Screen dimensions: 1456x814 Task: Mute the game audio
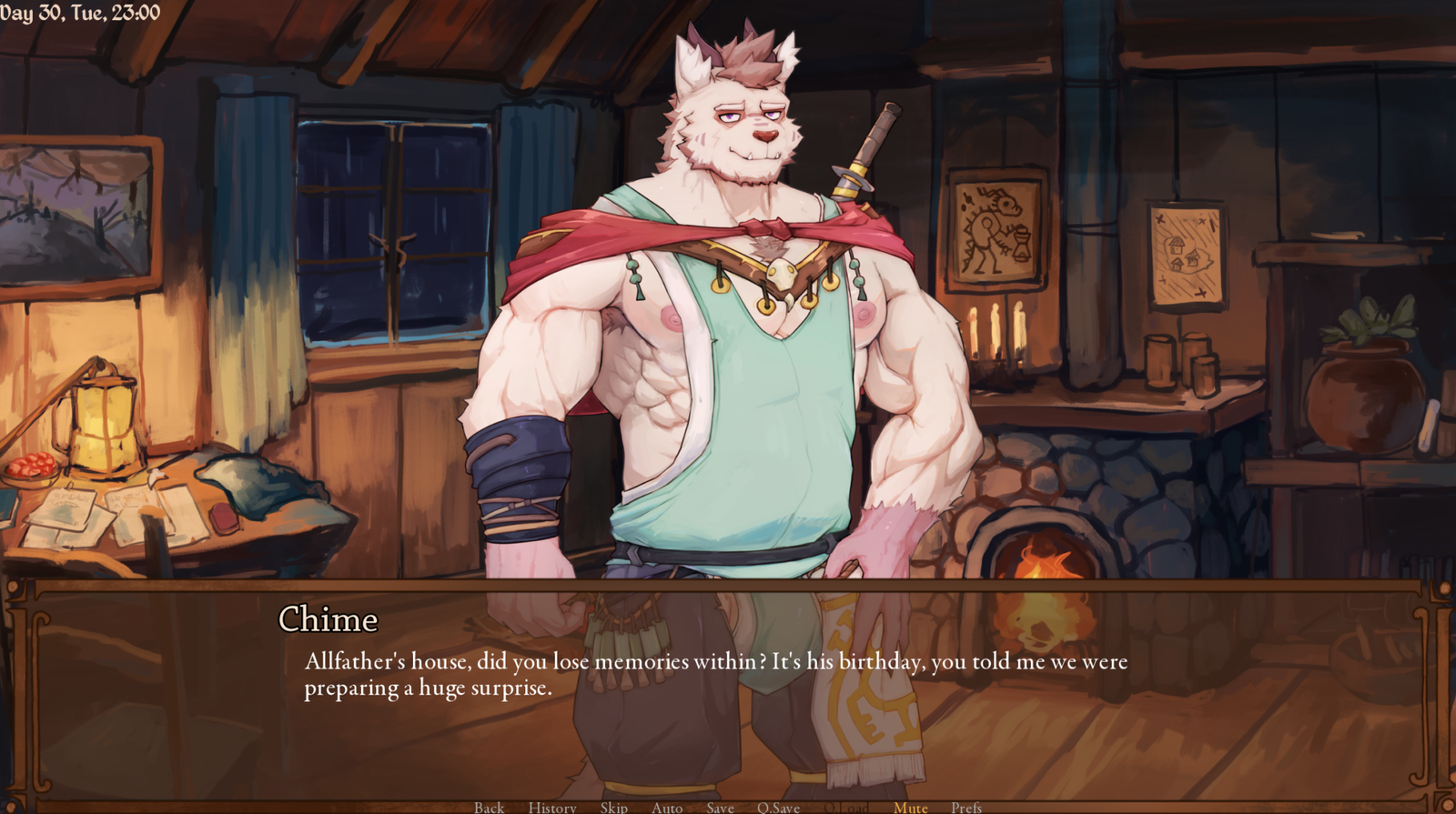(x=909, y=807)
